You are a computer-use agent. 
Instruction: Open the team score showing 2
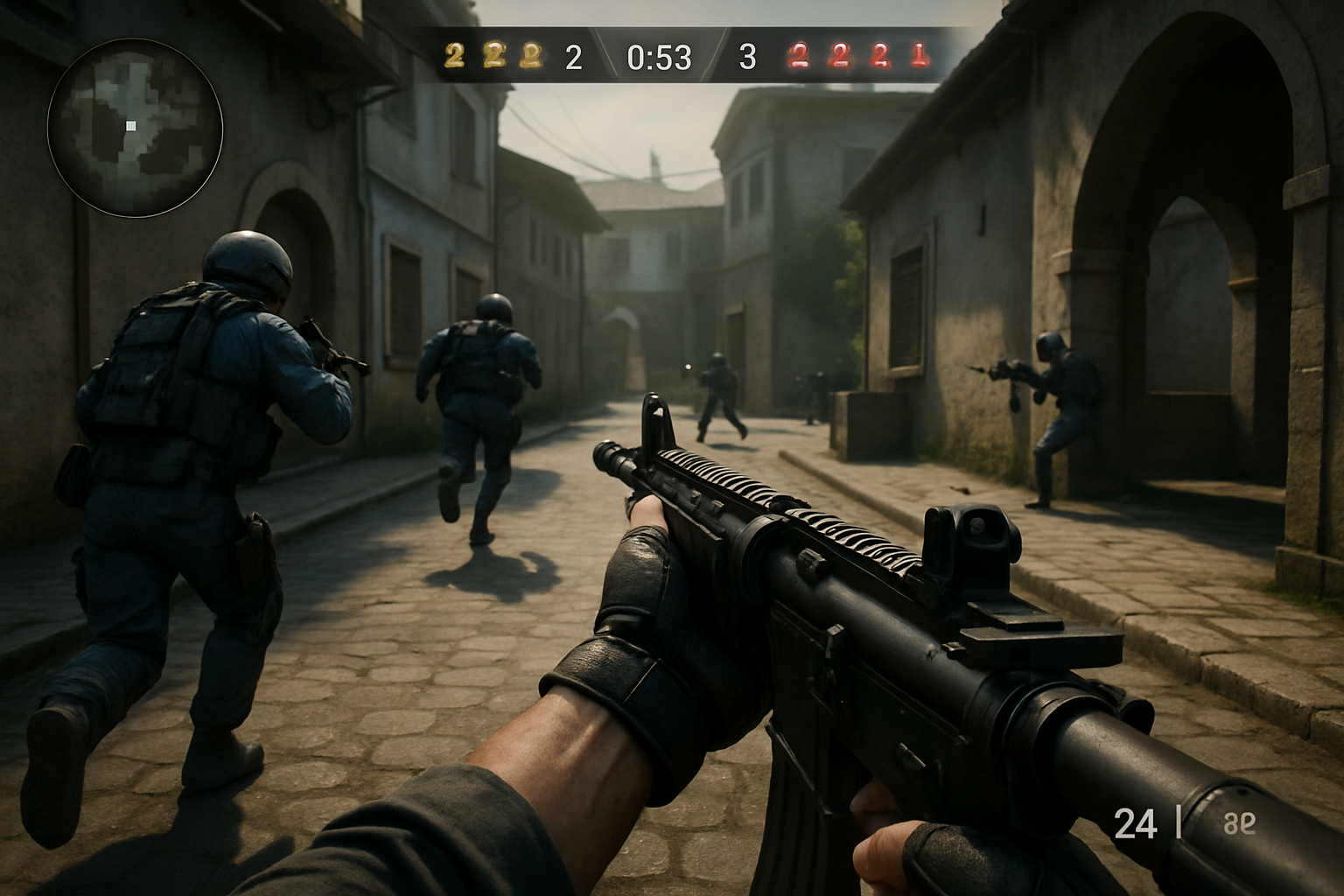coord(574,57)
